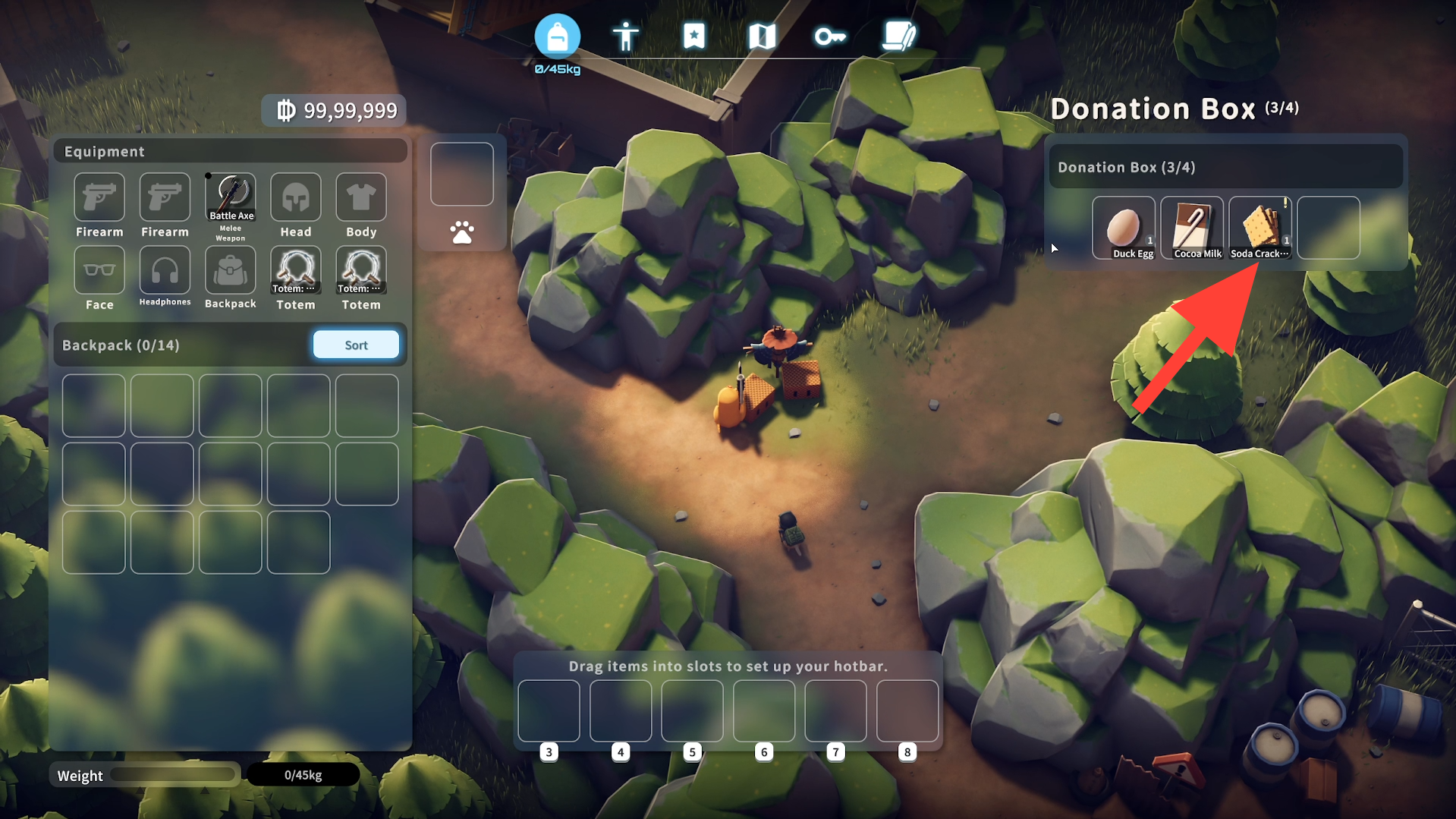Open the backpack inventory tab
Image resolution: width=1456 pixels, height=819 pixels.
(557, 36)
